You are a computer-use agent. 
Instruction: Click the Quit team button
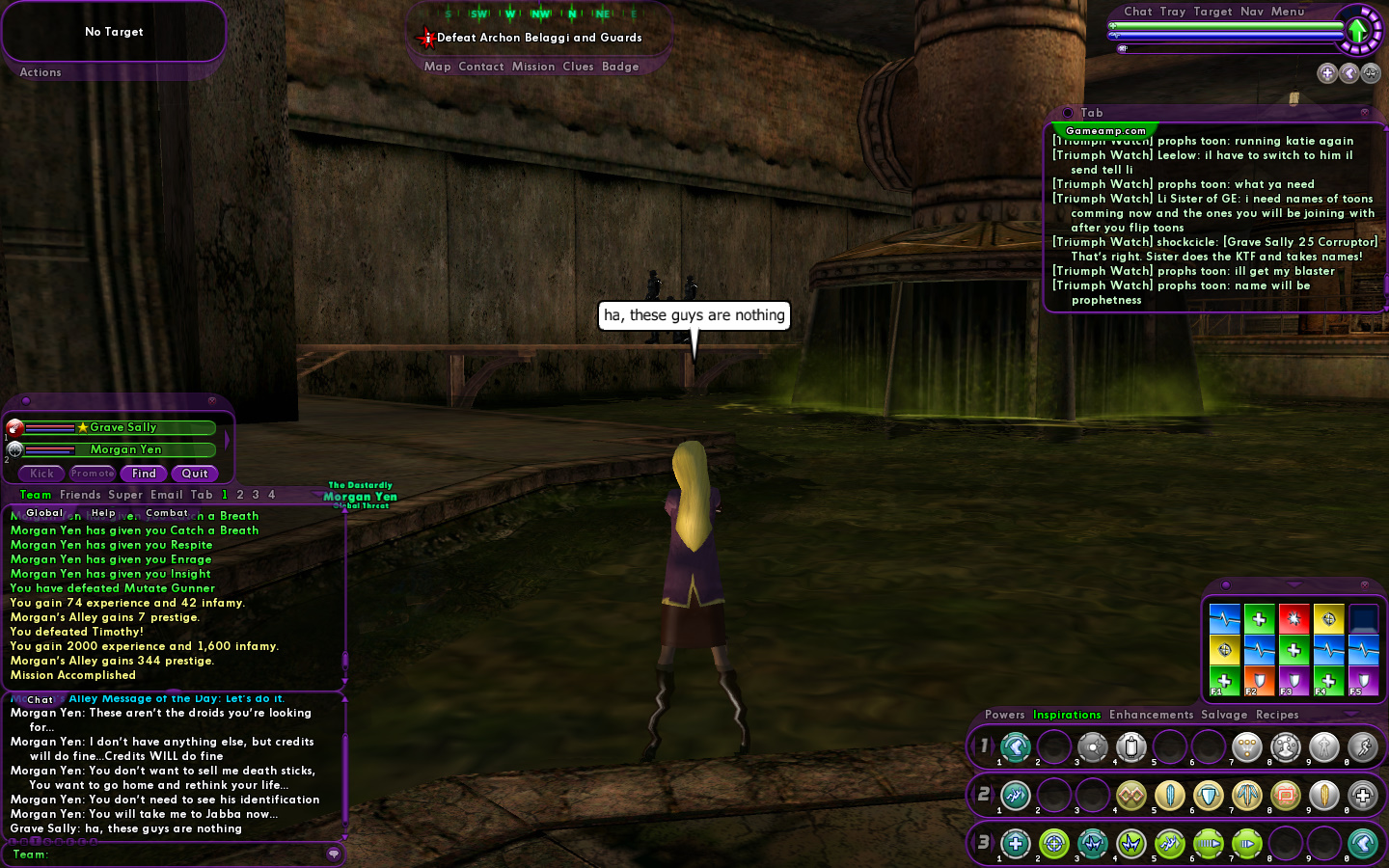(x=195, y=474)
